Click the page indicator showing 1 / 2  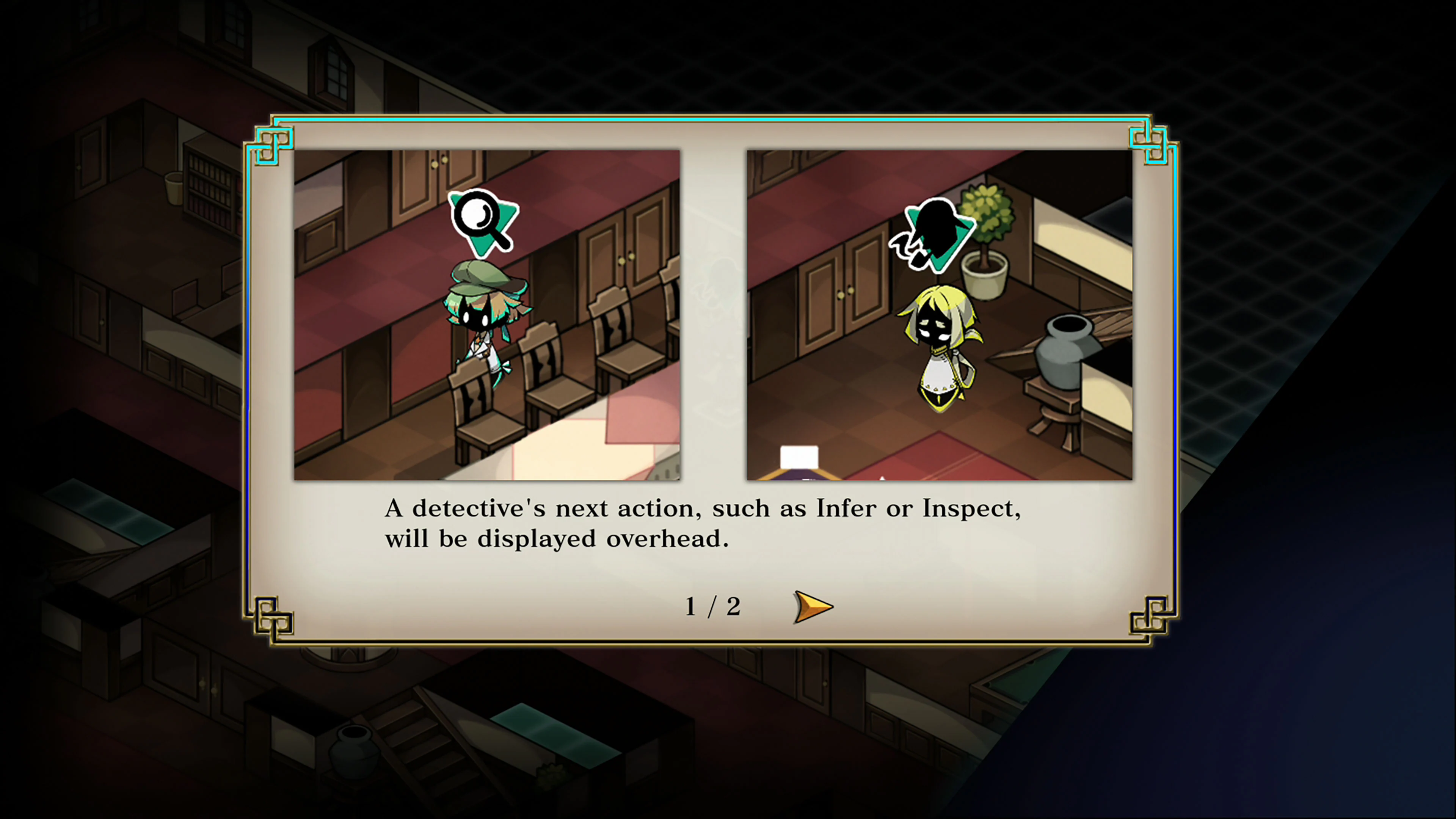point(713,607)
